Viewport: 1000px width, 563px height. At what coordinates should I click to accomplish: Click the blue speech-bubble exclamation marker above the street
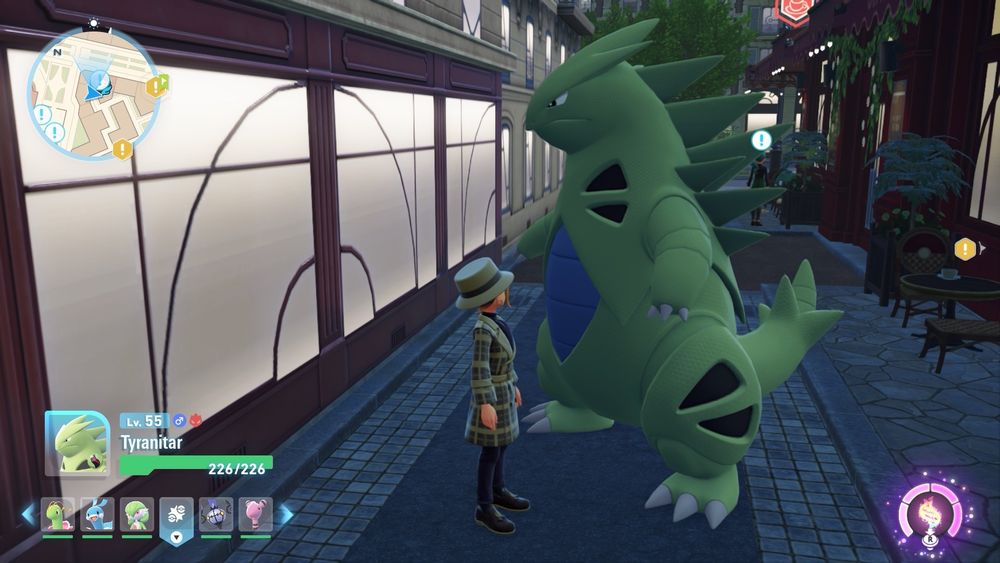[x=761, y=140]
